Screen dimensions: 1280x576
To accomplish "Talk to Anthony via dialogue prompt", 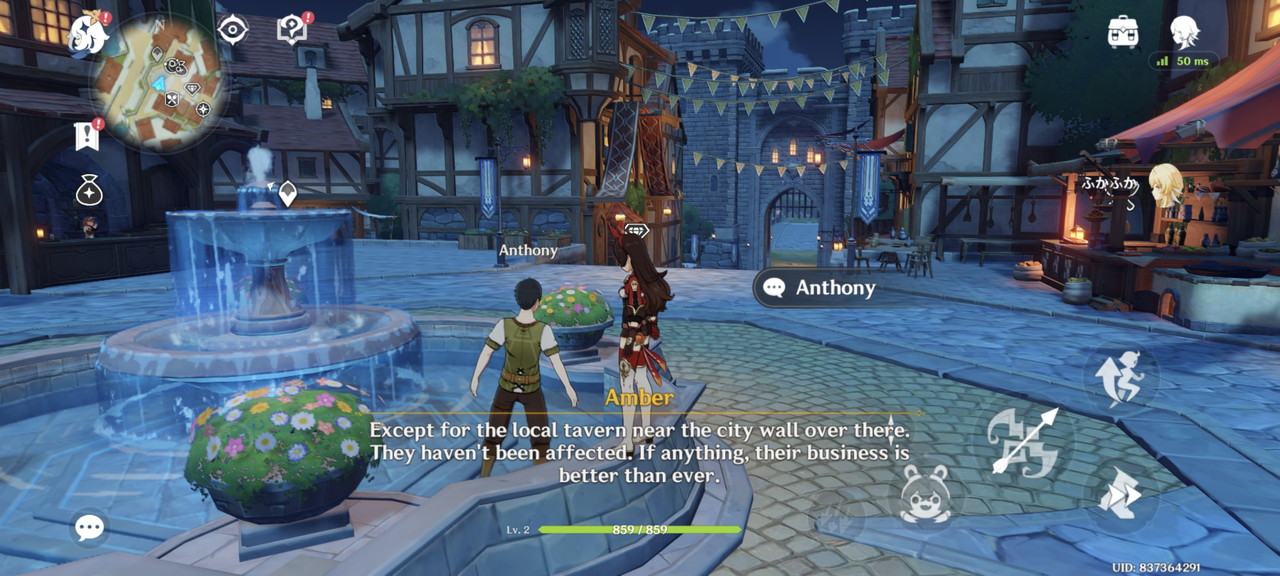I will pyautogui.click(x=820, y=288).
